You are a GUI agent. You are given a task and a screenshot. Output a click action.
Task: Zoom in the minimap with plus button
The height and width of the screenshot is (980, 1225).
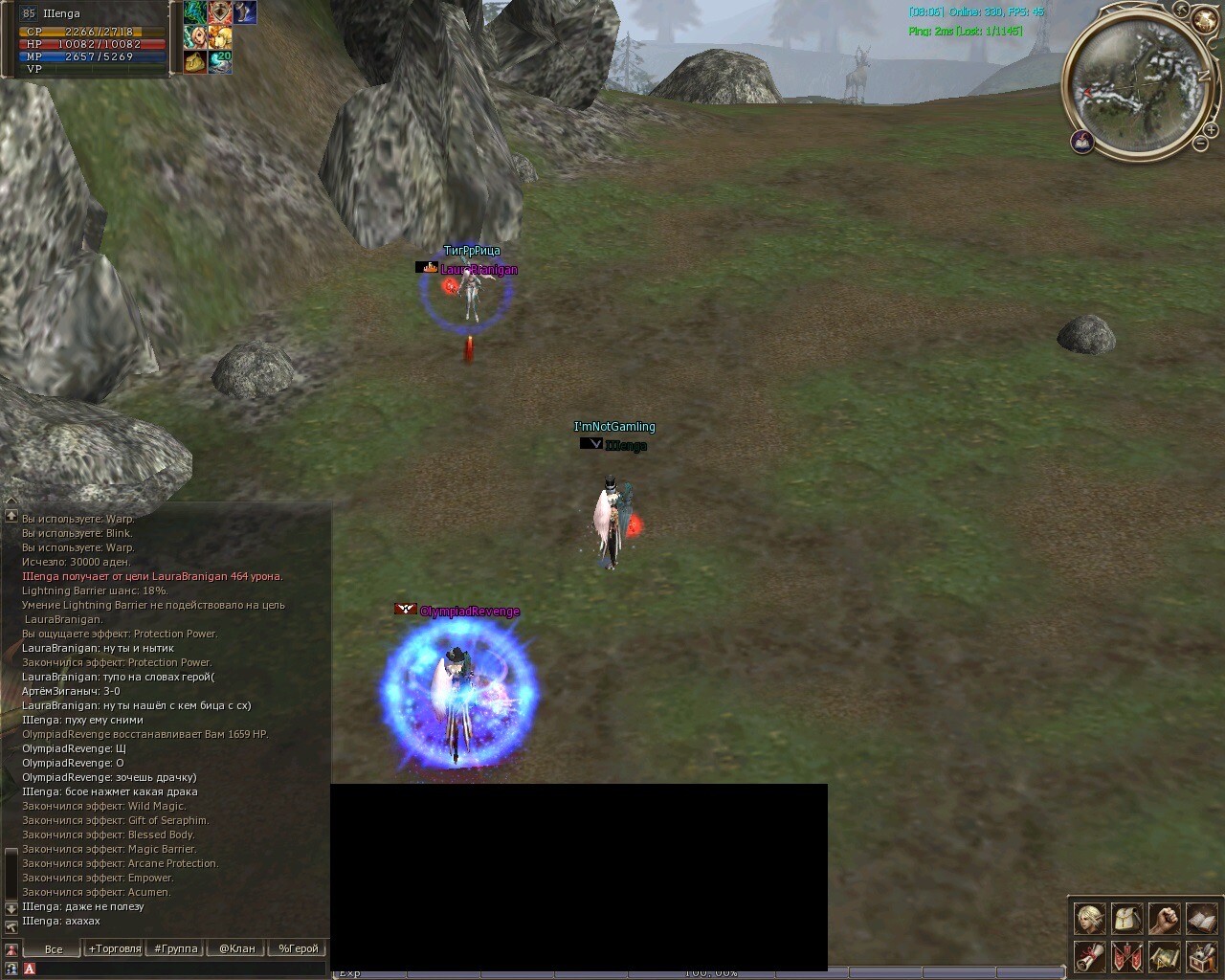1211,130
